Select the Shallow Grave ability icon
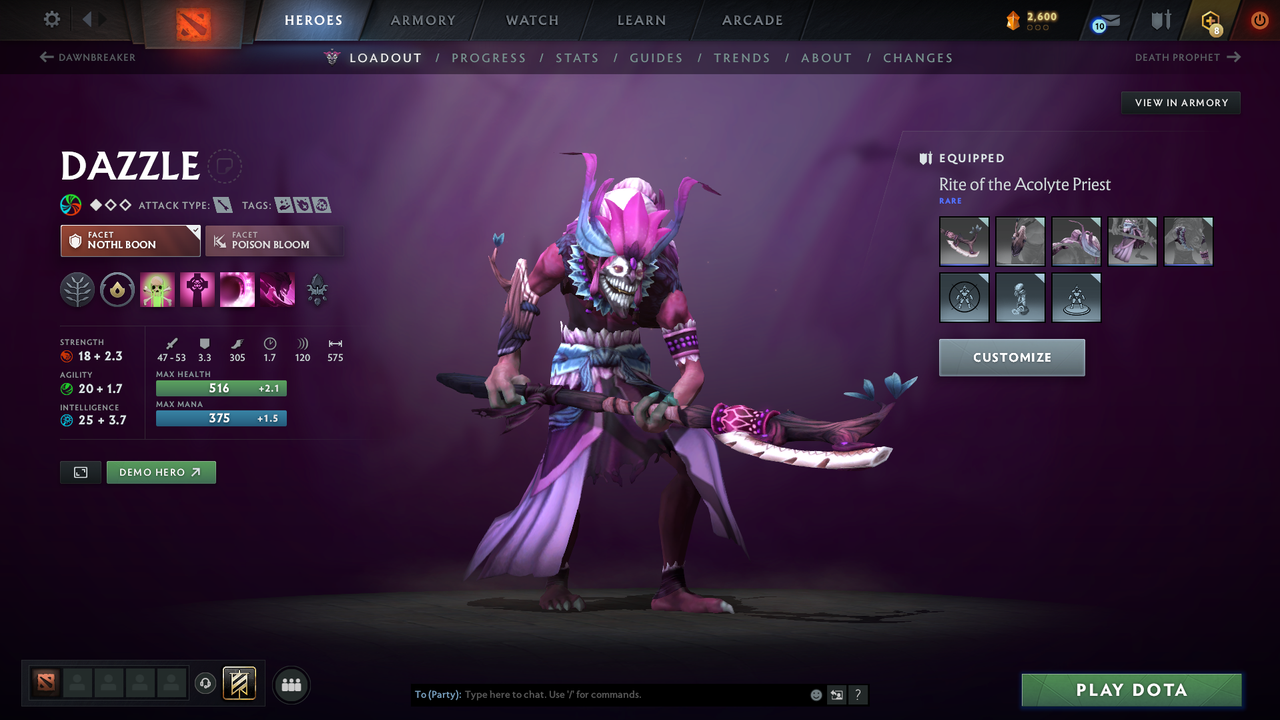This screenshot has width=1280, height=720. click(197, 289)
